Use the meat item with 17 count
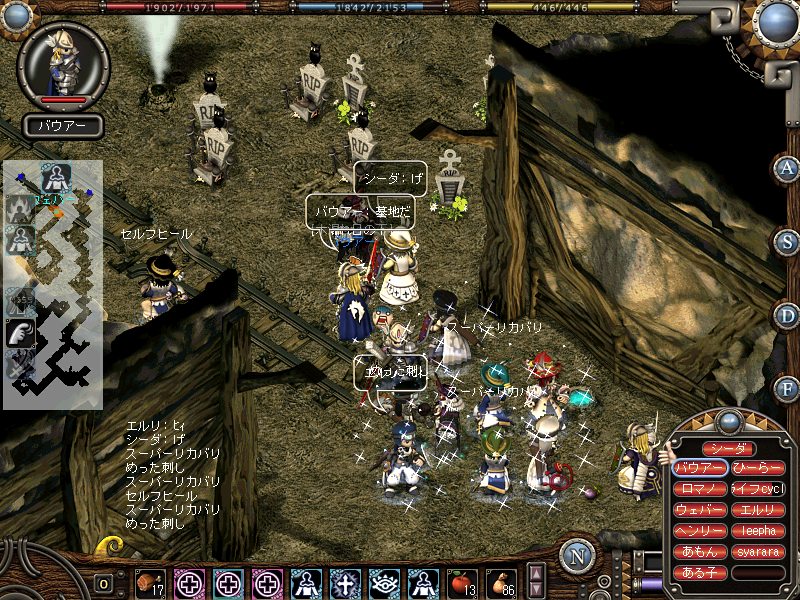 (151, 582)
